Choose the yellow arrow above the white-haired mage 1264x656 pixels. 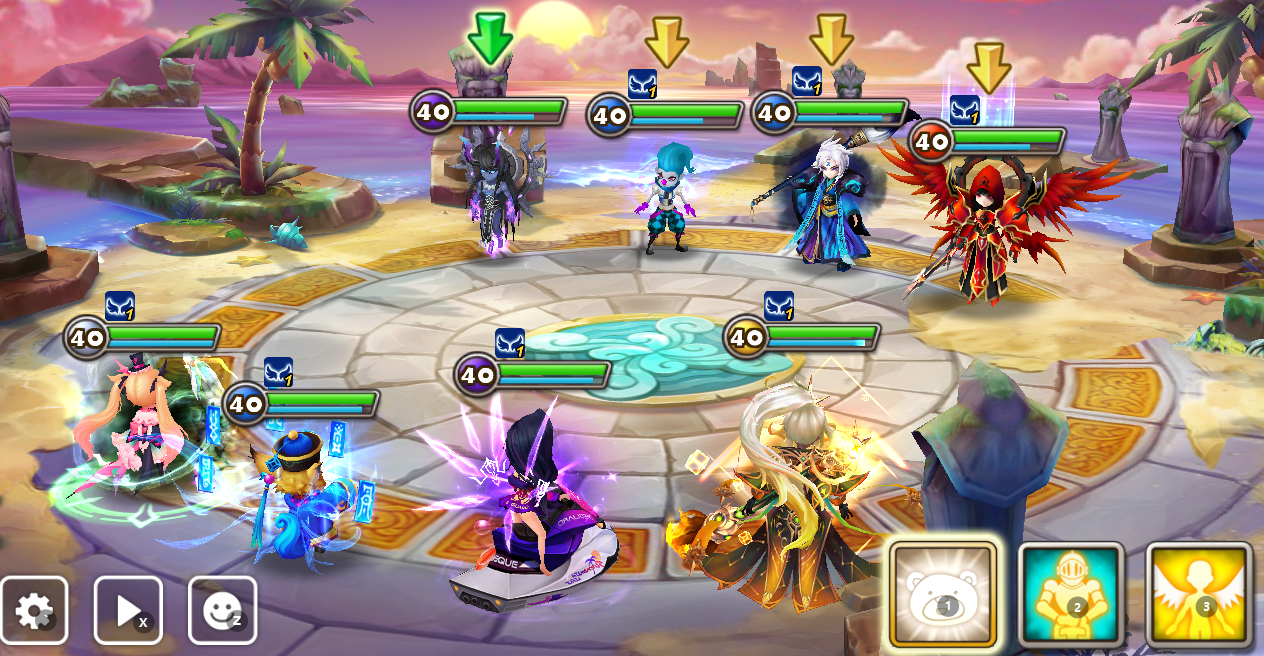coord(831,39)
